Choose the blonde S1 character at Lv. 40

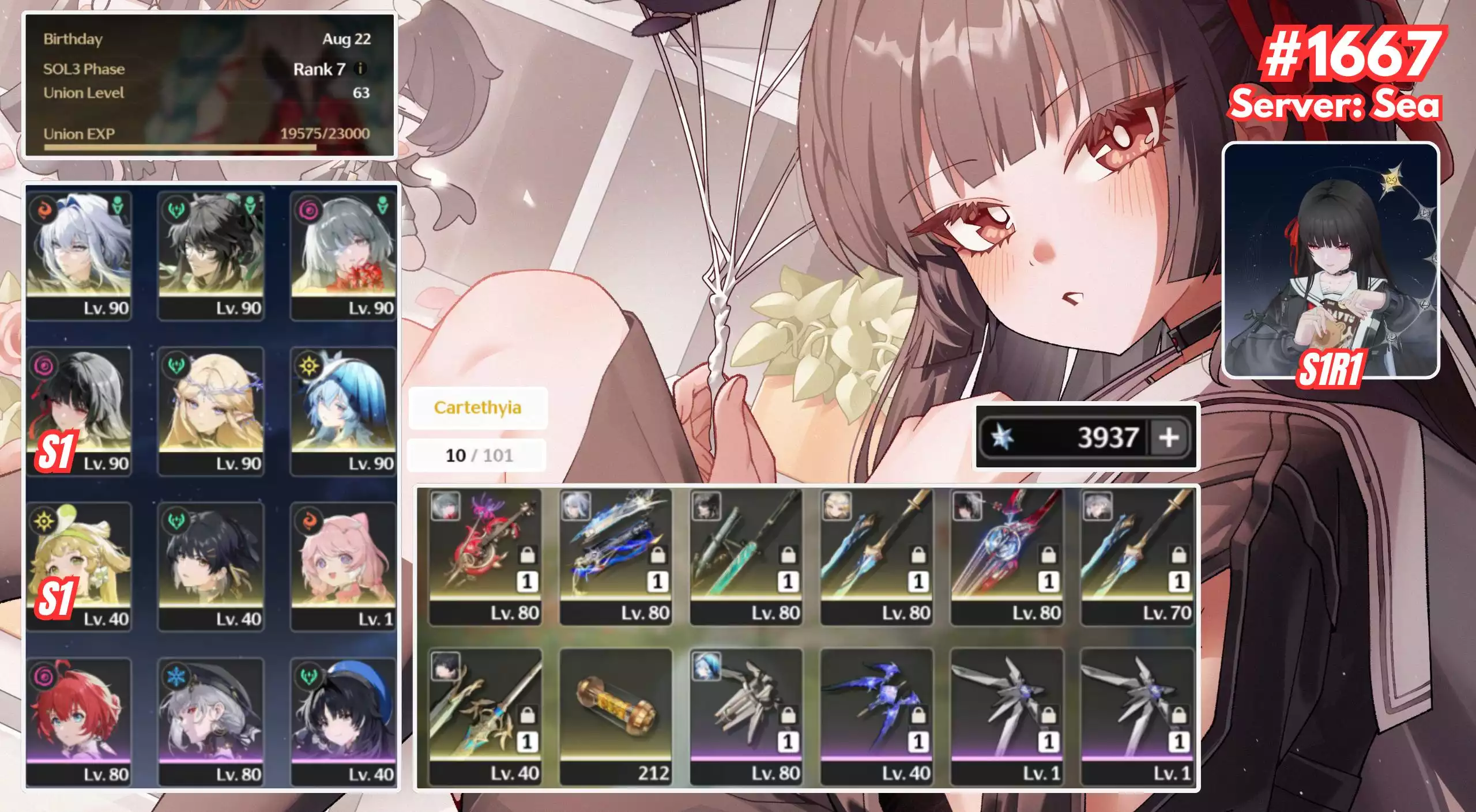(79, 566)
